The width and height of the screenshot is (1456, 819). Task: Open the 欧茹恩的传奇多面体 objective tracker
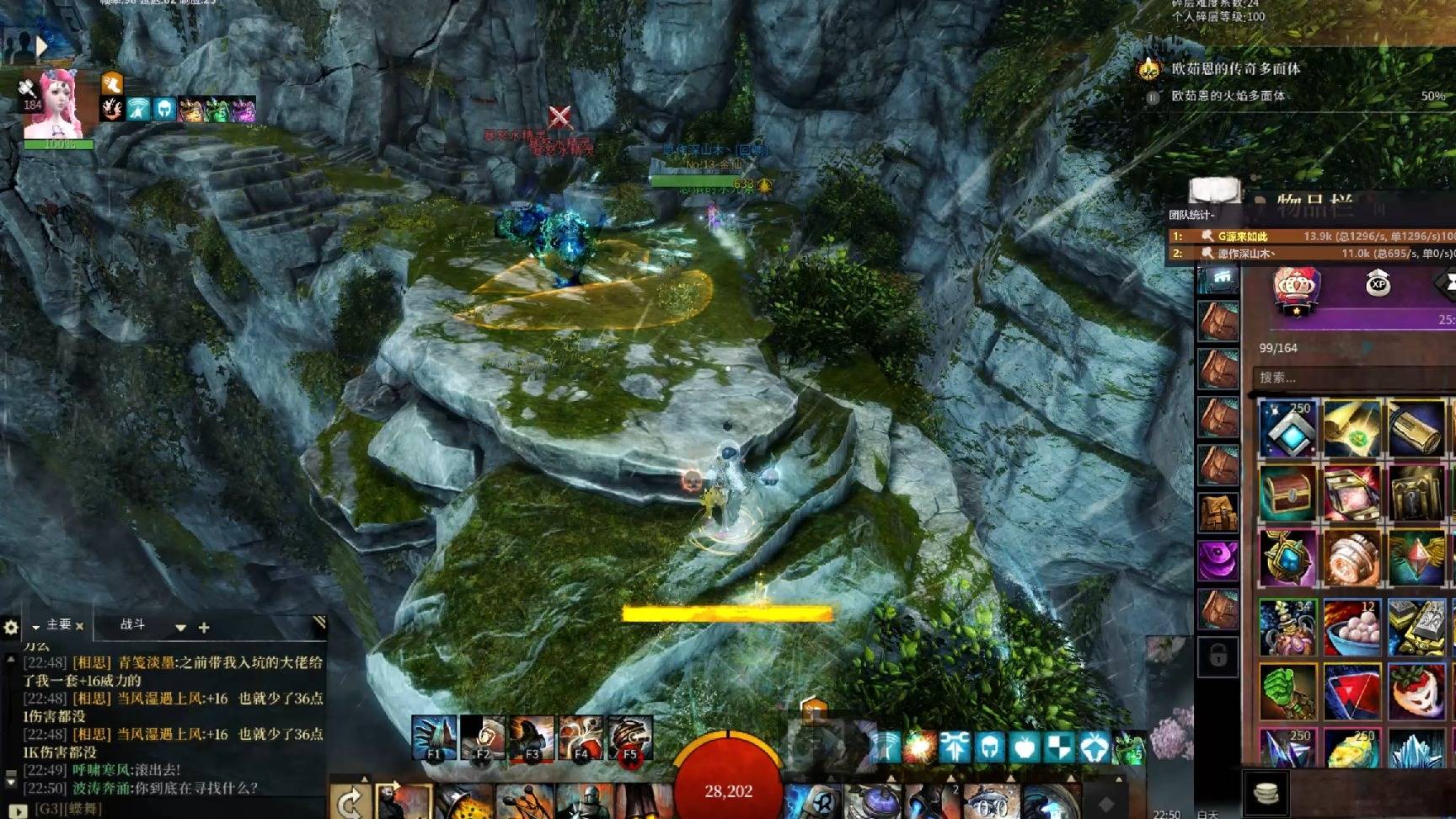tap(1234, 69)
